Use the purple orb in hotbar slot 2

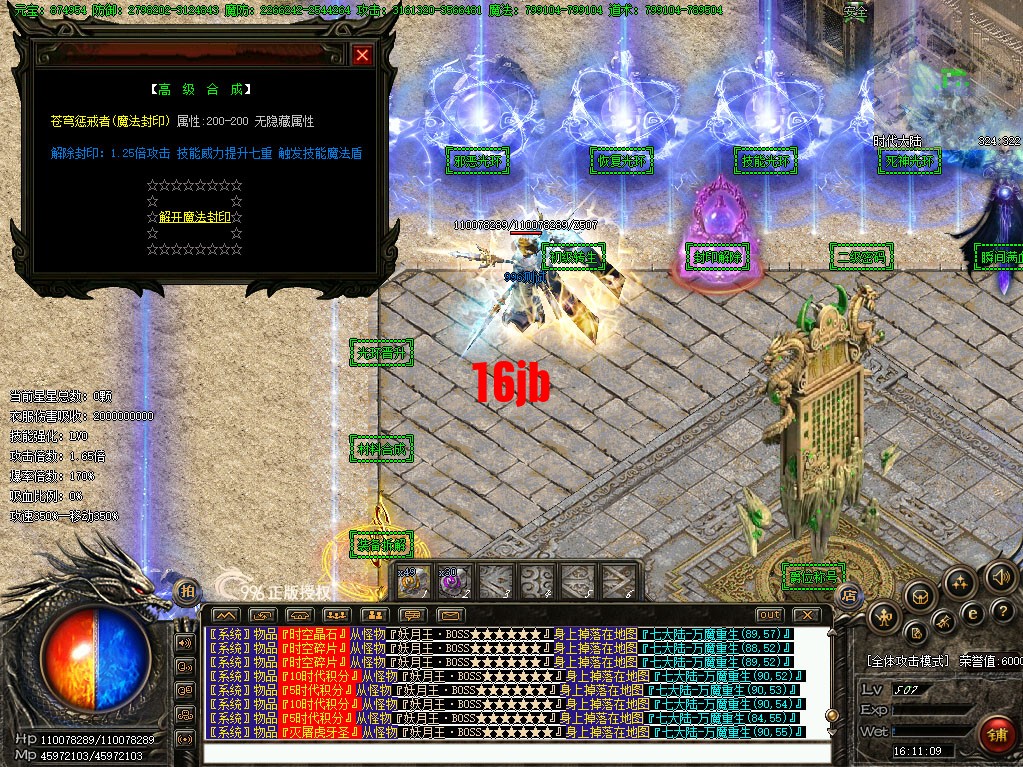click(x=455, y=581)
